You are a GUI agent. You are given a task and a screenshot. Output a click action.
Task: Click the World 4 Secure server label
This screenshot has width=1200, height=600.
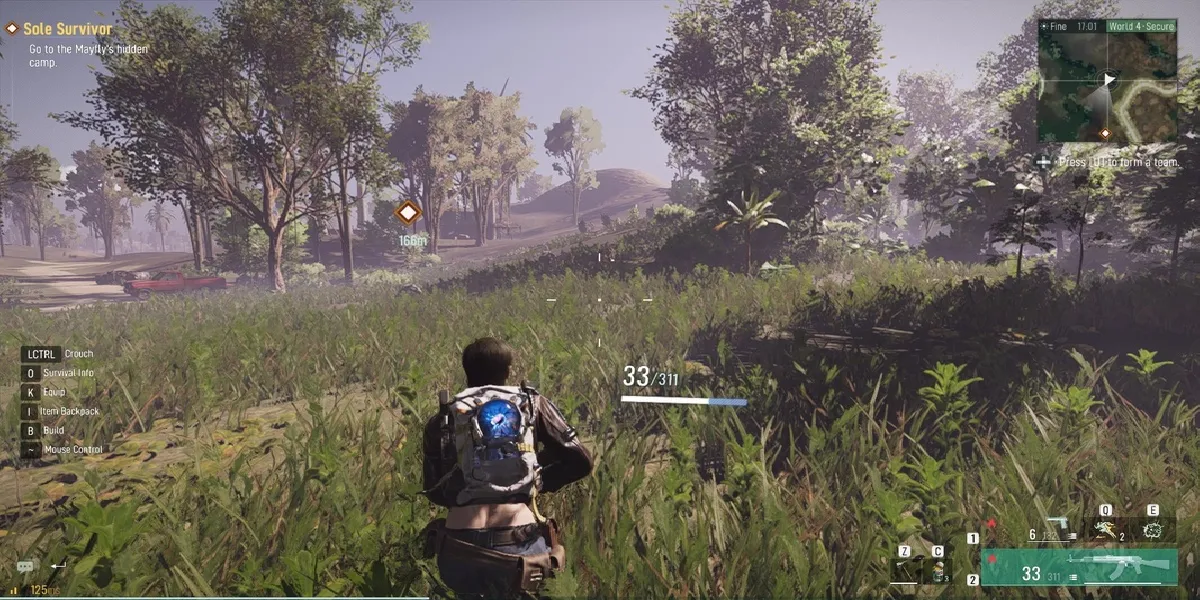coord(1140,26)
